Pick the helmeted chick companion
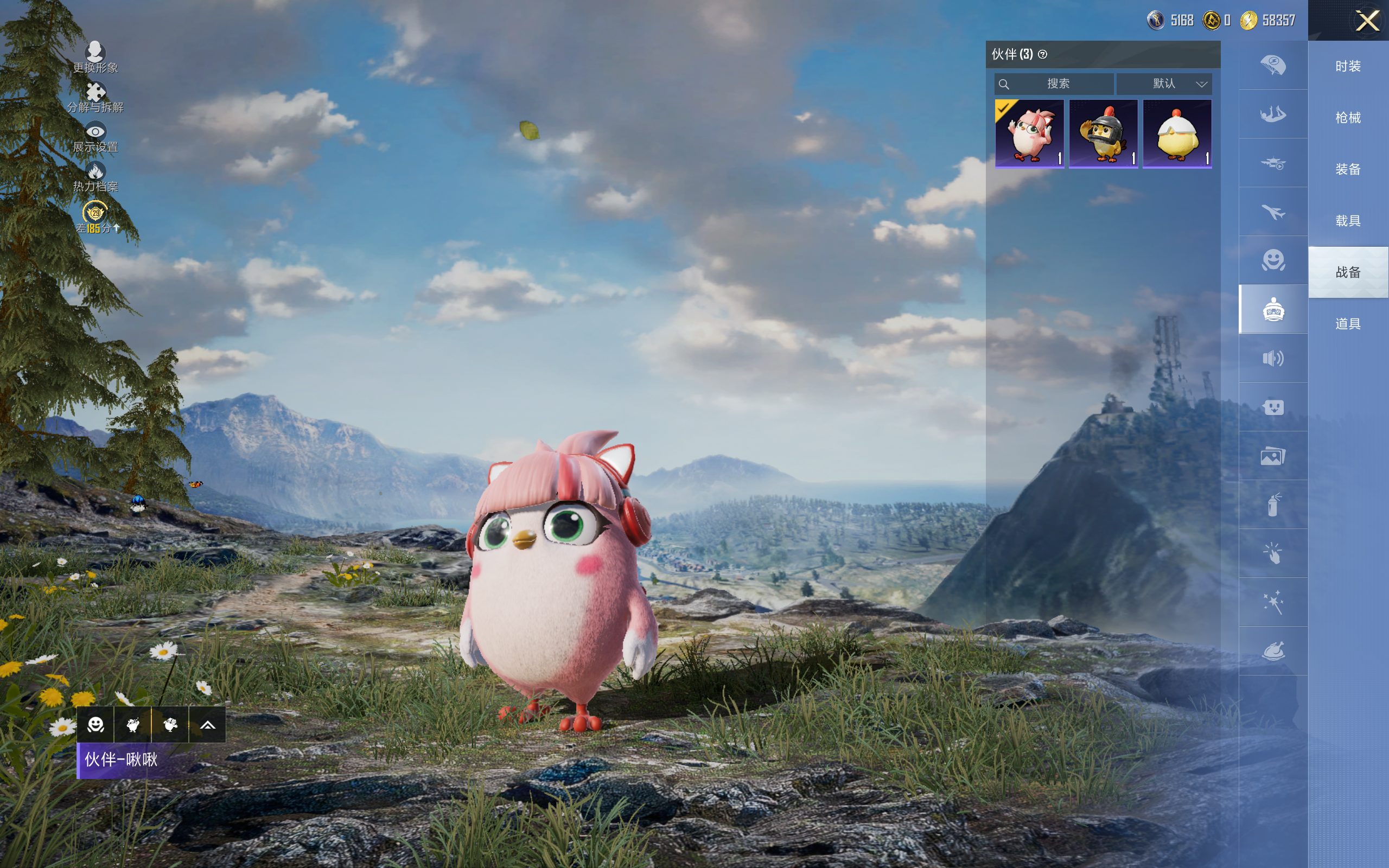1389x868 pixels. 1103,134
